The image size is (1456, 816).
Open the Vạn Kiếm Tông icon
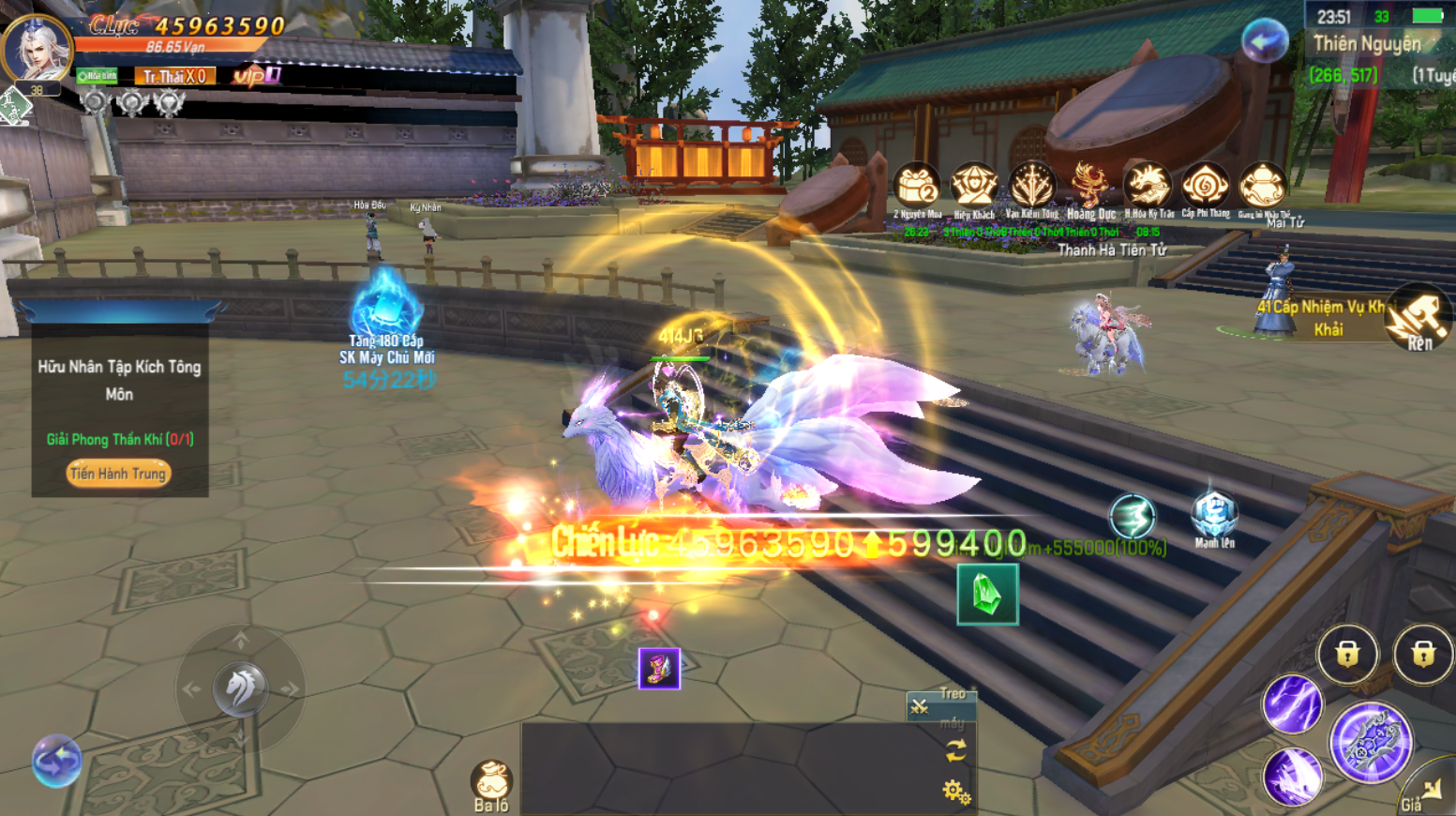click(1031, 186)
